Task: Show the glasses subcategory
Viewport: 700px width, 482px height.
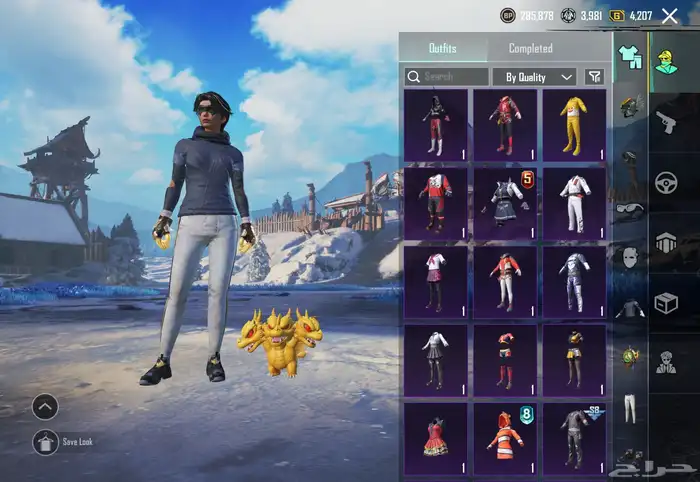Action: click(x=629, y=210)
